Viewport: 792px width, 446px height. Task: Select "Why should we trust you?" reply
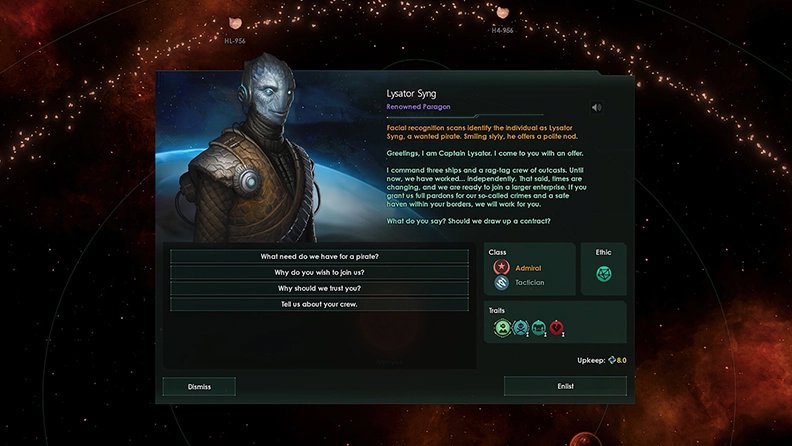pyautogui.click(x=319, y=288)
